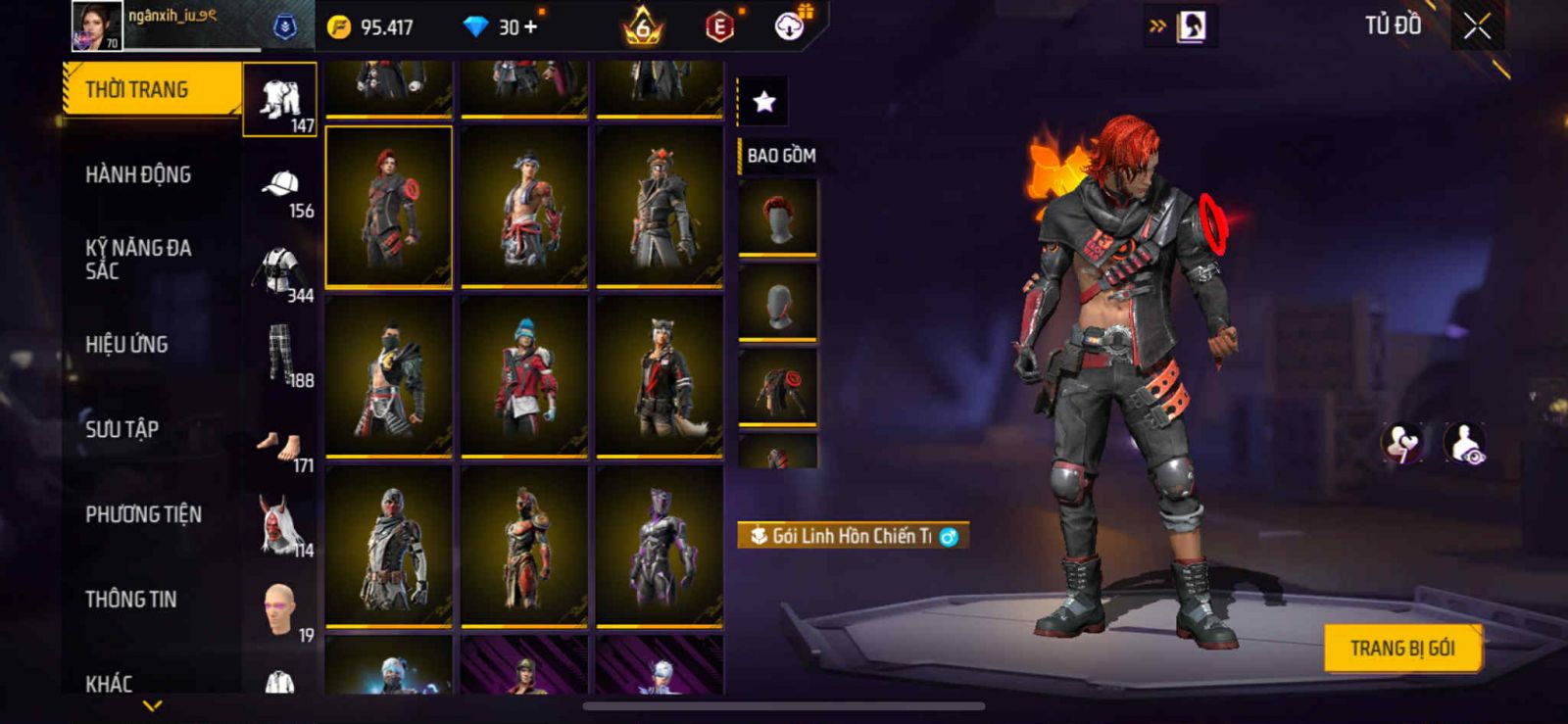
Task: Close the wardrobe with the X button
Action: click(x=1477, y=27)
